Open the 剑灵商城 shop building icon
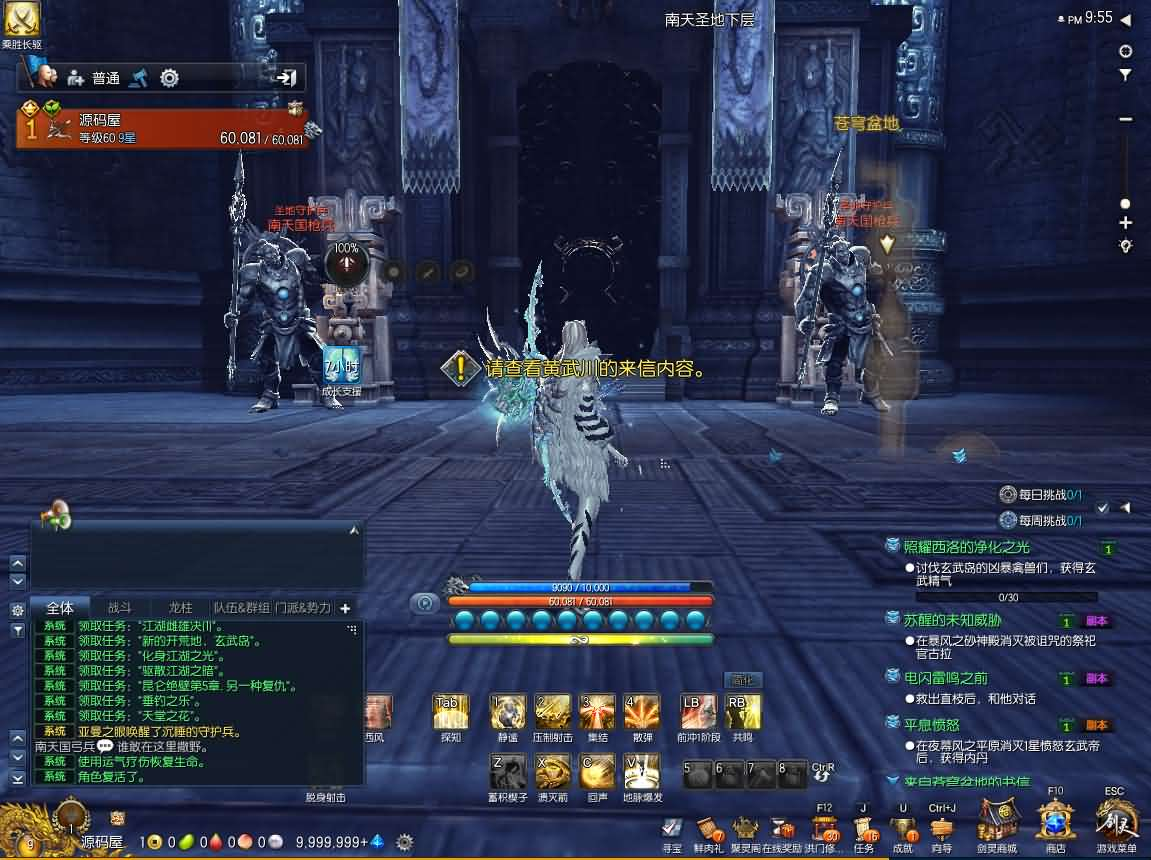 pos(997,822)
